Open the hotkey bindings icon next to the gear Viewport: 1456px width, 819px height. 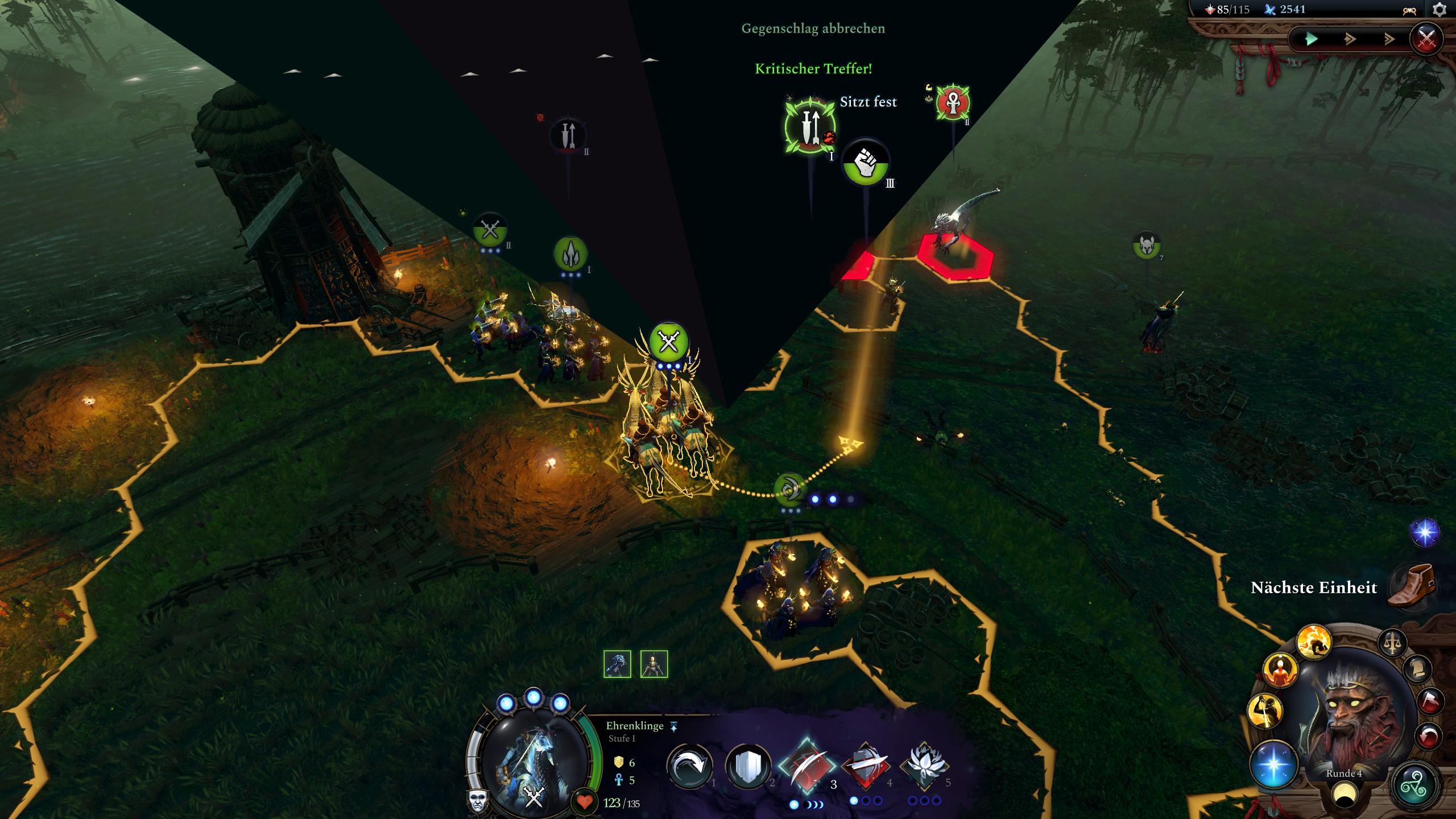(1410, 10)
